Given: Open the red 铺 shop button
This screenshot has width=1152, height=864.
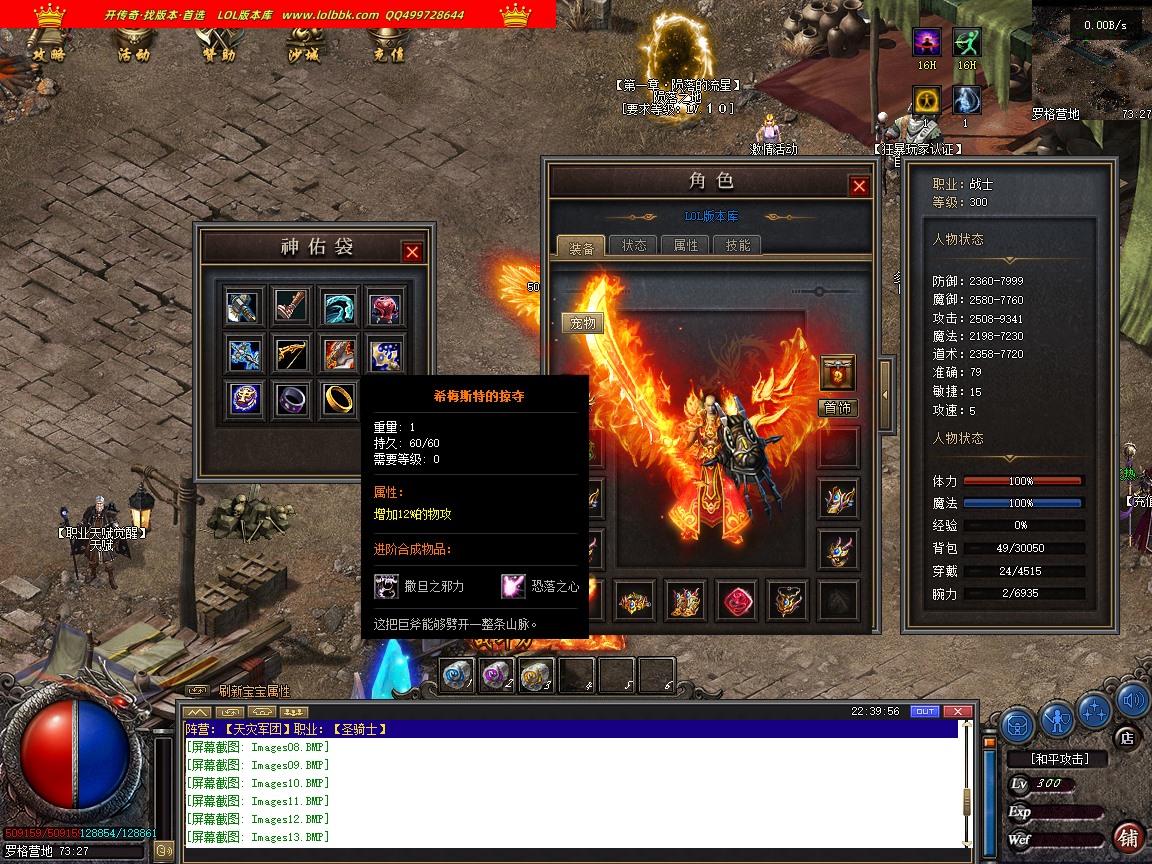Looking at the screenshot, I should 1129,837.
